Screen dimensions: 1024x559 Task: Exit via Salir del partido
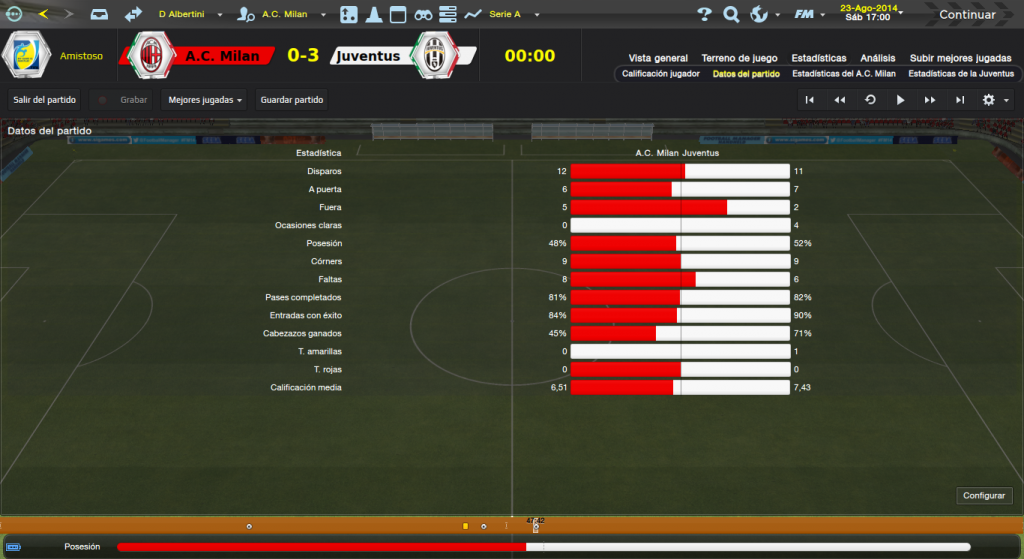click(x=45, y=100)
